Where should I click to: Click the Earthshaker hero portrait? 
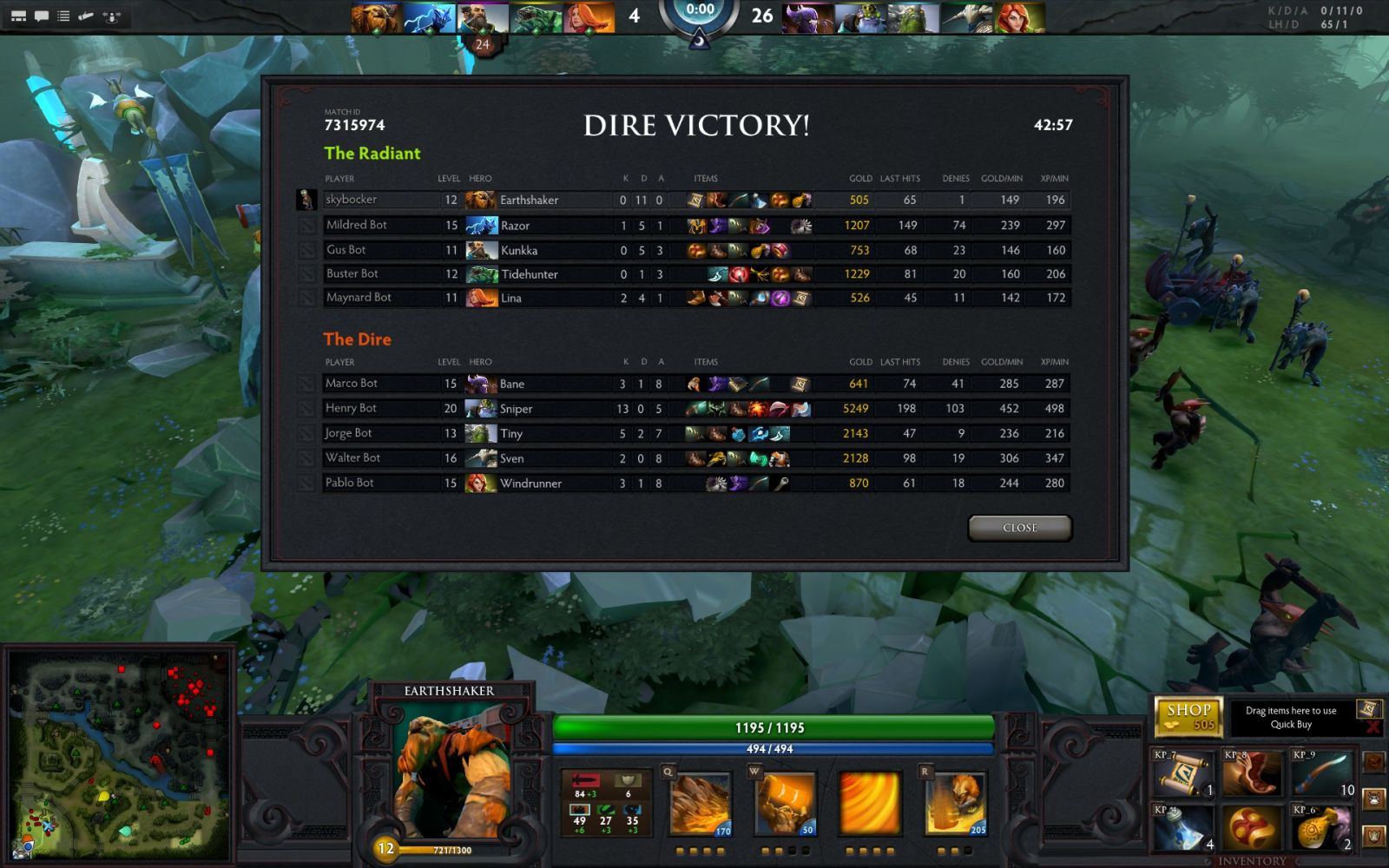[x=450, y=773]
